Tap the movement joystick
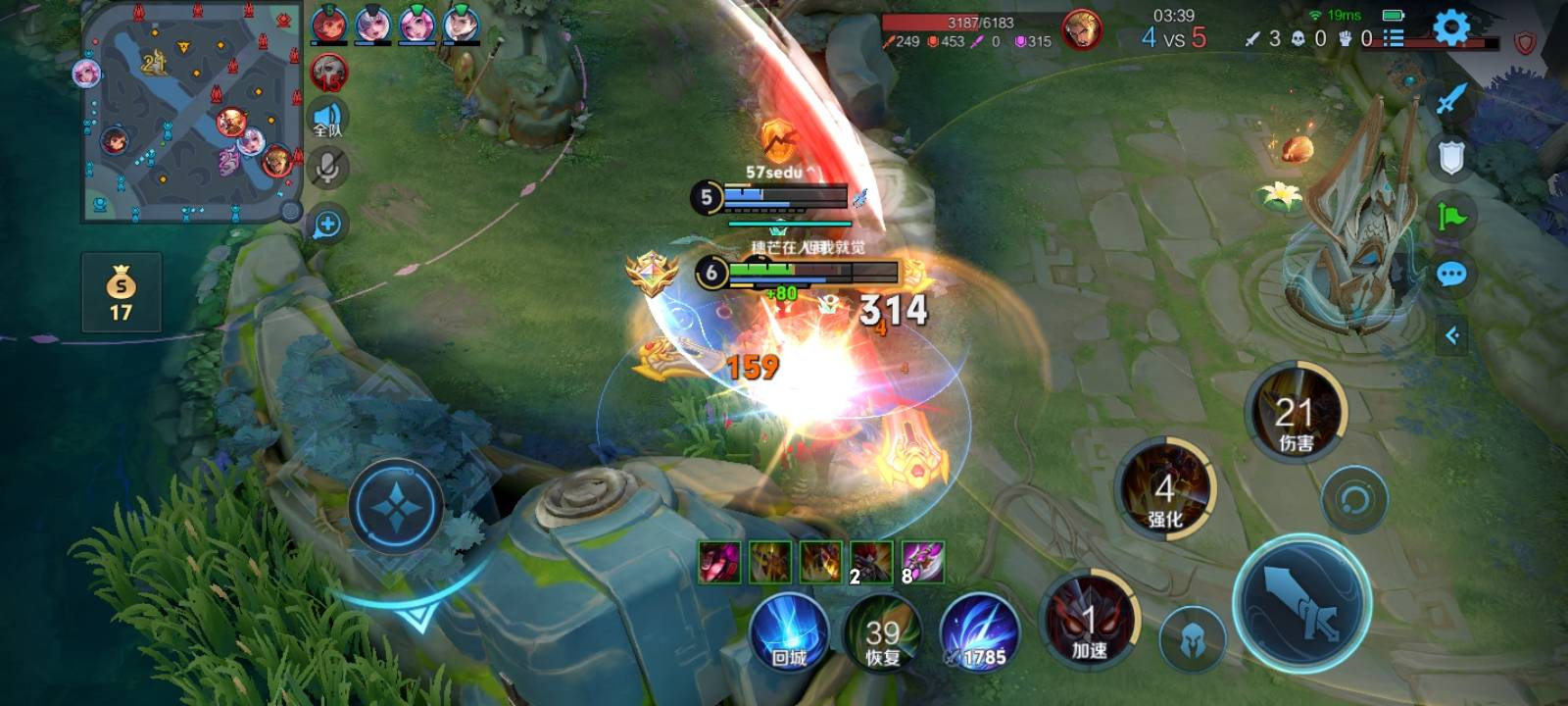The height and width of the screenshot is (706, 1568). pos(395,508)
